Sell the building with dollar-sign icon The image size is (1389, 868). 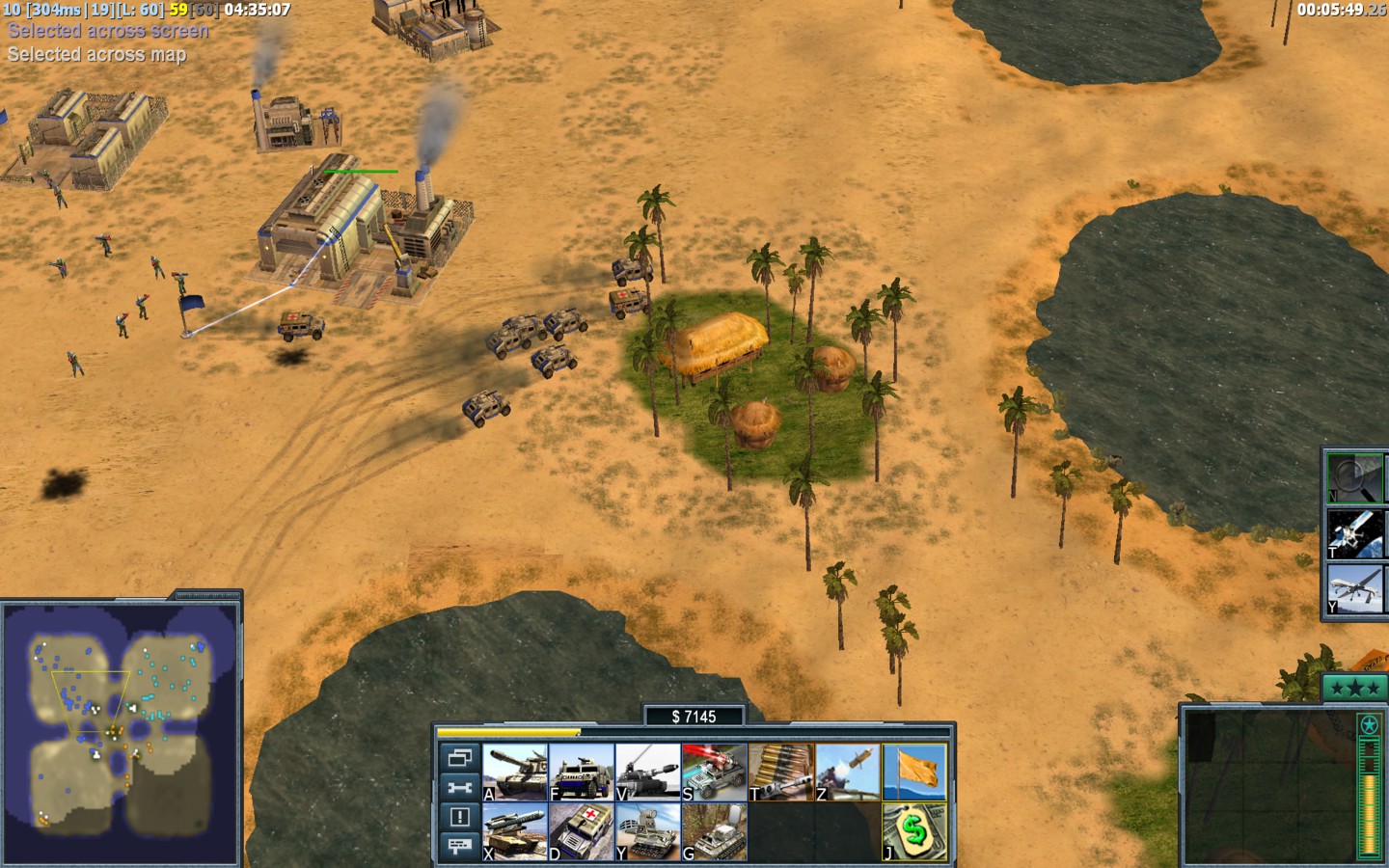[914, 831]
